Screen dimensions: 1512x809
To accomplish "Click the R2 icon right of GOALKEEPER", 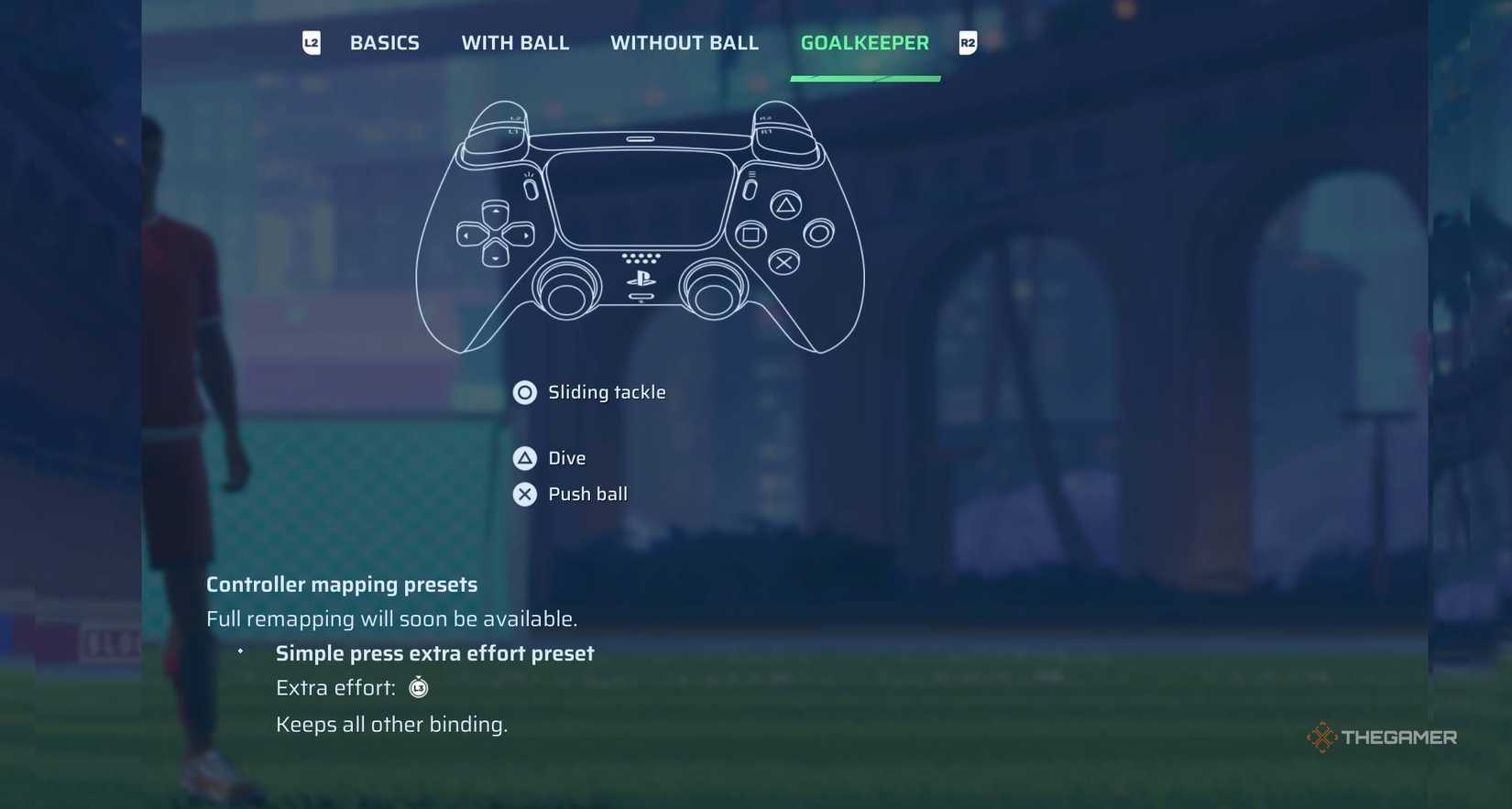I will (968, 42).
